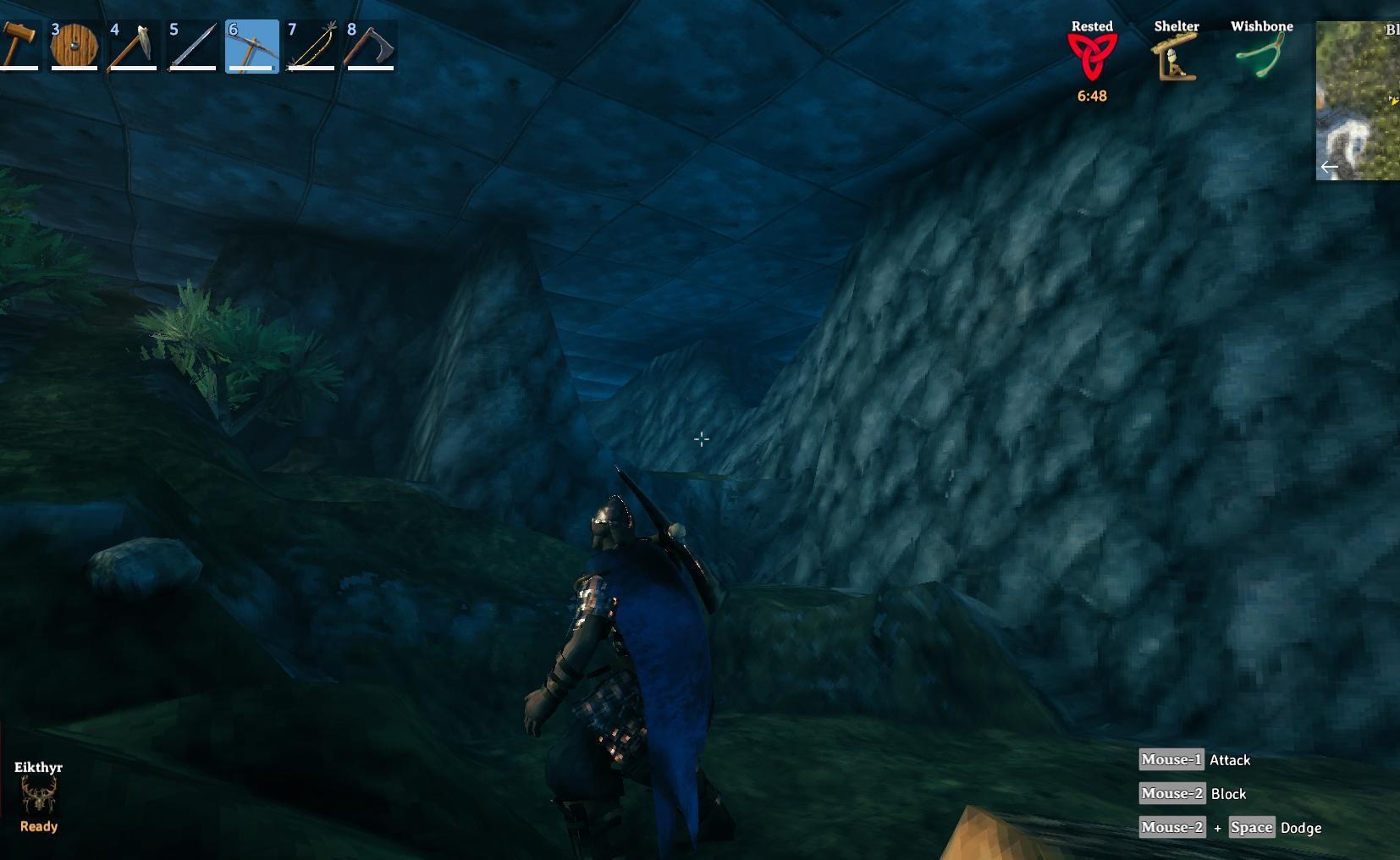Click the Shelter status icon
Image resolution: width=1400 pixels, height=860 pixels.
(1176, 58)
